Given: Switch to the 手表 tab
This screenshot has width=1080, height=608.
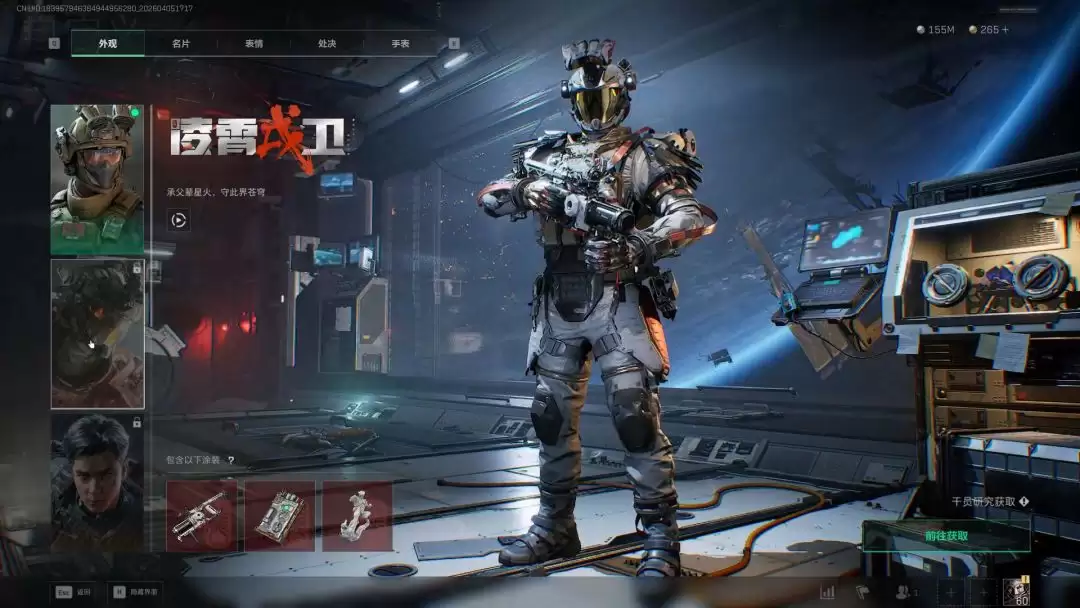Looking at the screenshot, I should pos(400,44).
